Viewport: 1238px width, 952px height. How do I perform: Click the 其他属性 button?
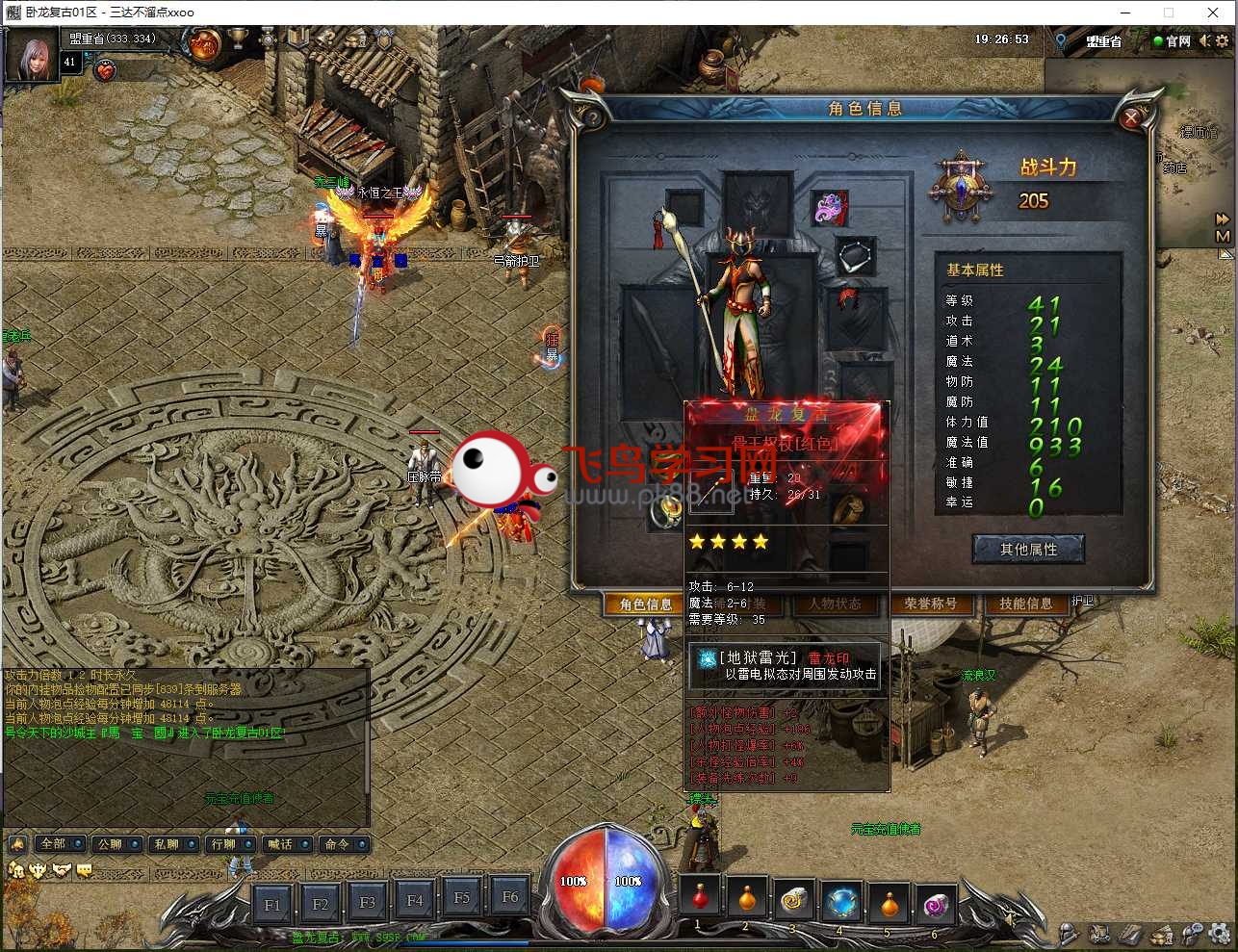[x=1028, y=550]
